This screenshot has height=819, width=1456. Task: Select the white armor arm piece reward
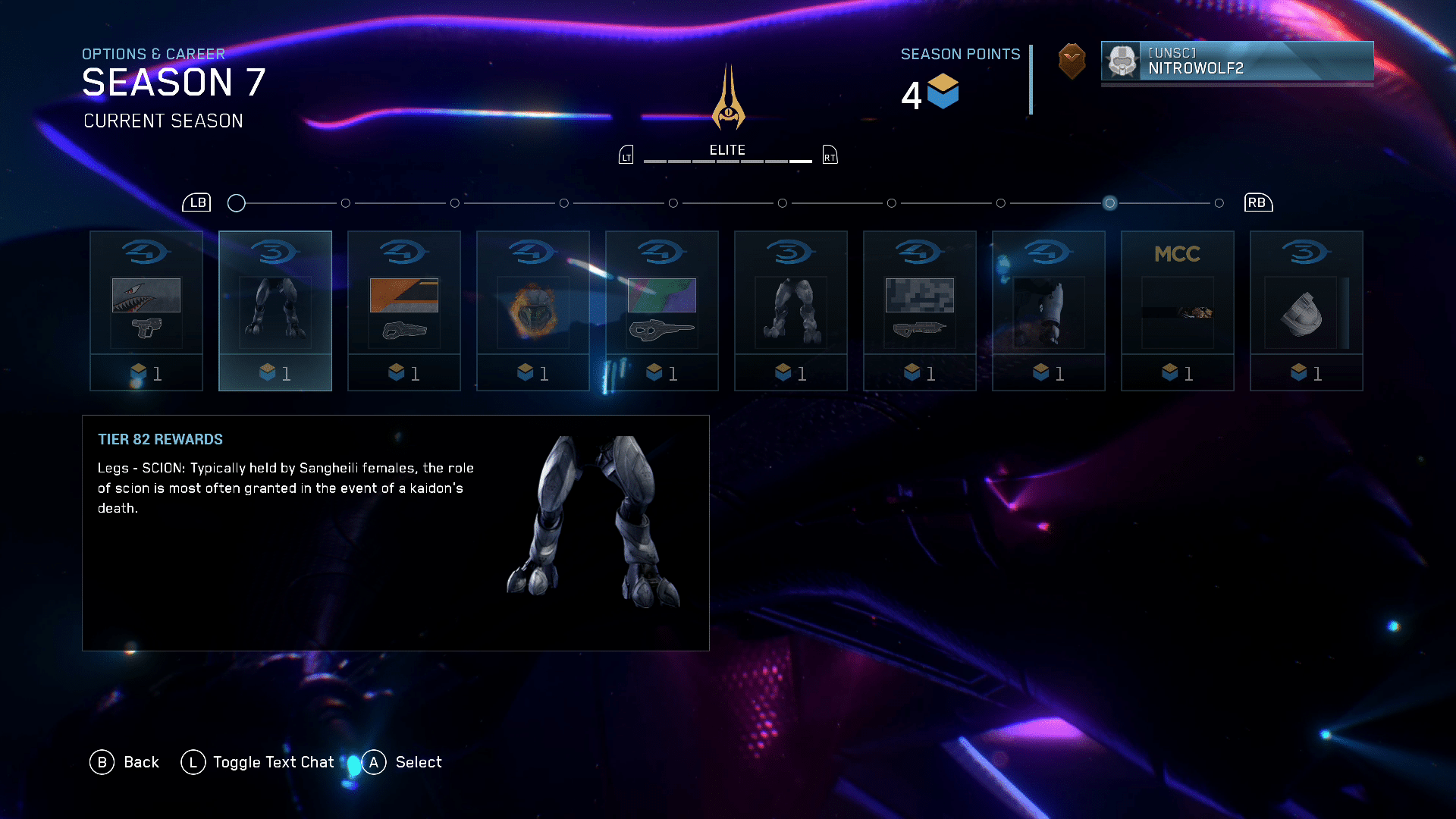[1049, 311]
